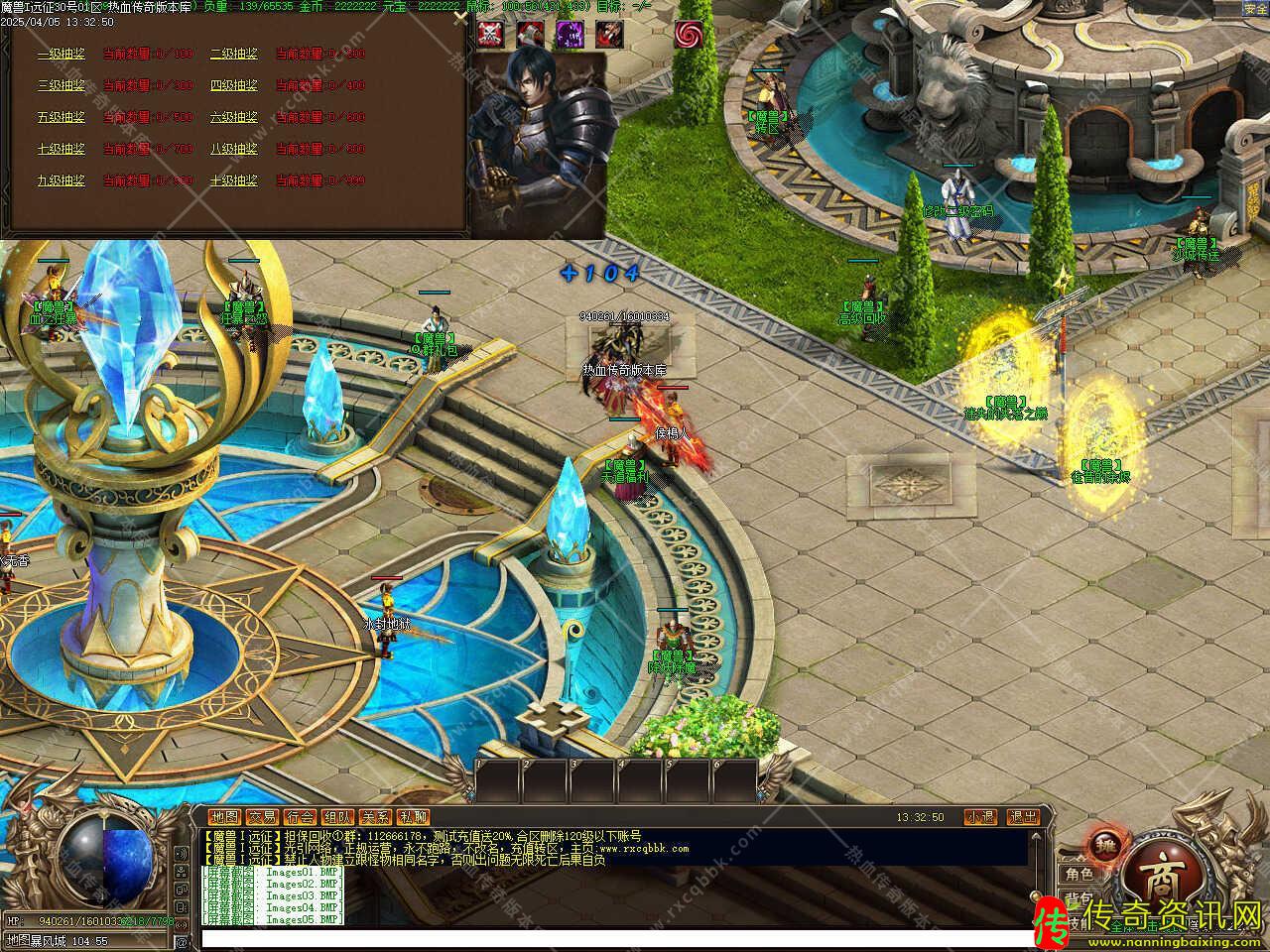Image resolution: width=1270 pixels, height=952 pixels.
Task: Select the purple magic buff icon
Action: click(570, 35)
